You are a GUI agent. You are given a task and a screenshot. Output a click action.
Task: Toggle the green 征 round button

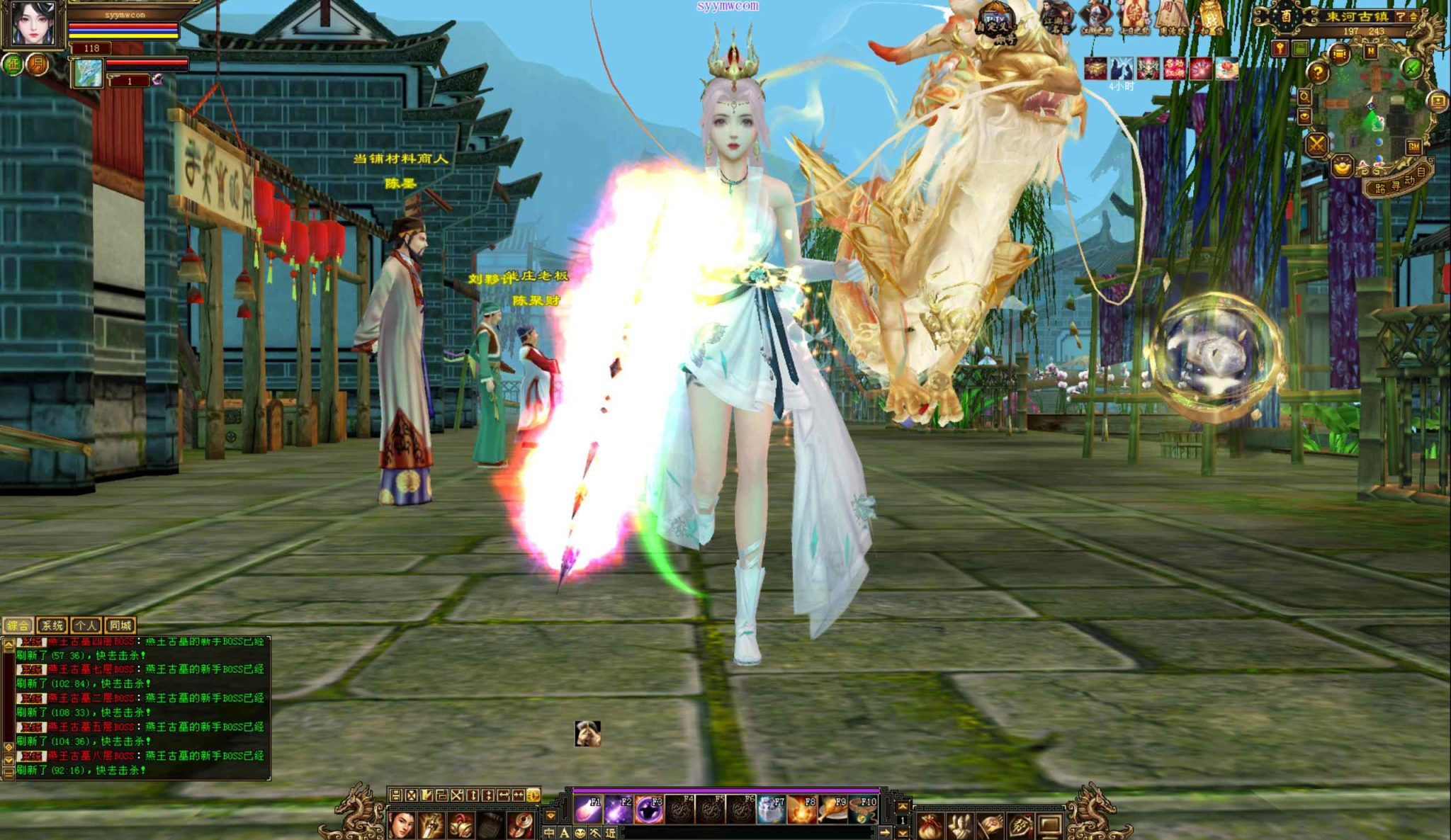[13, 64]
